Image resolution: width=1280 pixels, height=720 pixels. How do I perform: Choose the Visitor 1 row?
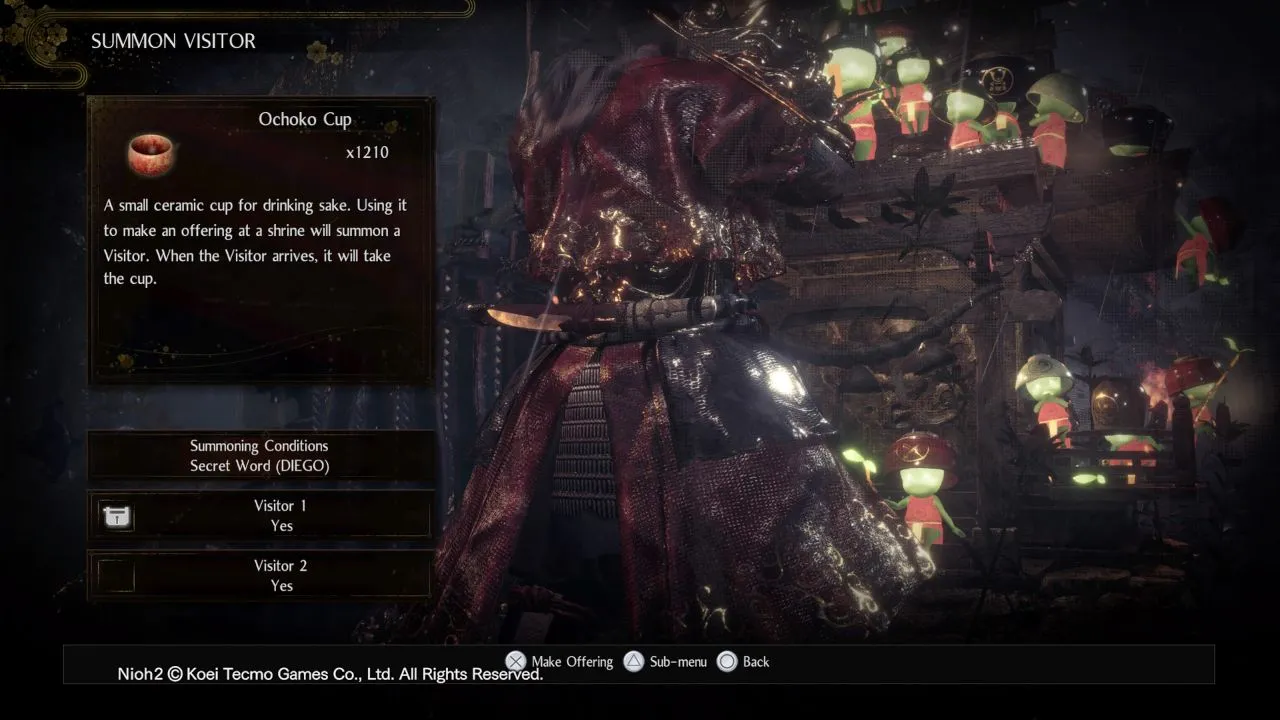coord(260,516)
